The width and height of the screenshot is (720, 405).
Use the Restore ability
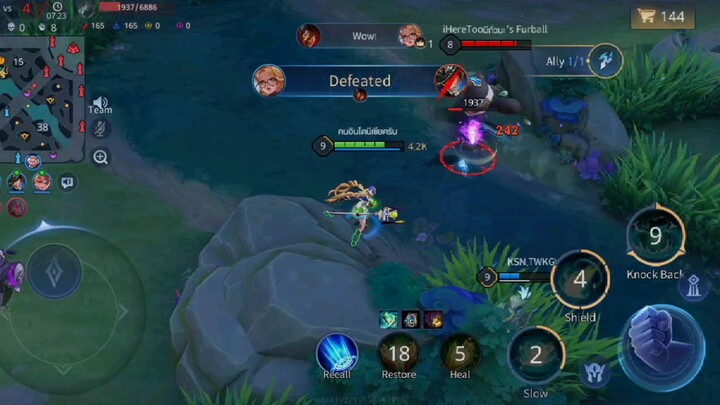[x=400, y=353]
